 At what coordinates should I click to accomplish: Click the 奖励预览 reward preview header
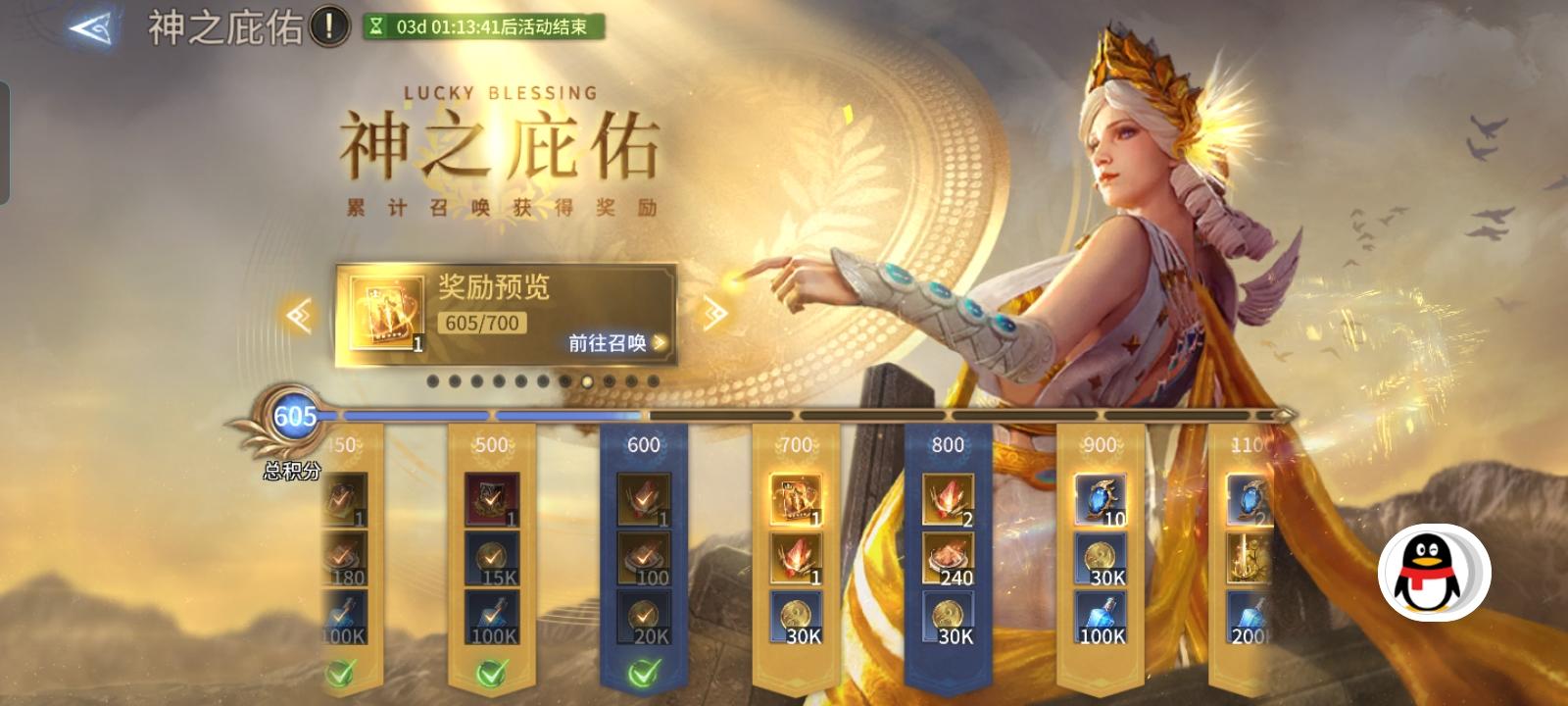493,287
